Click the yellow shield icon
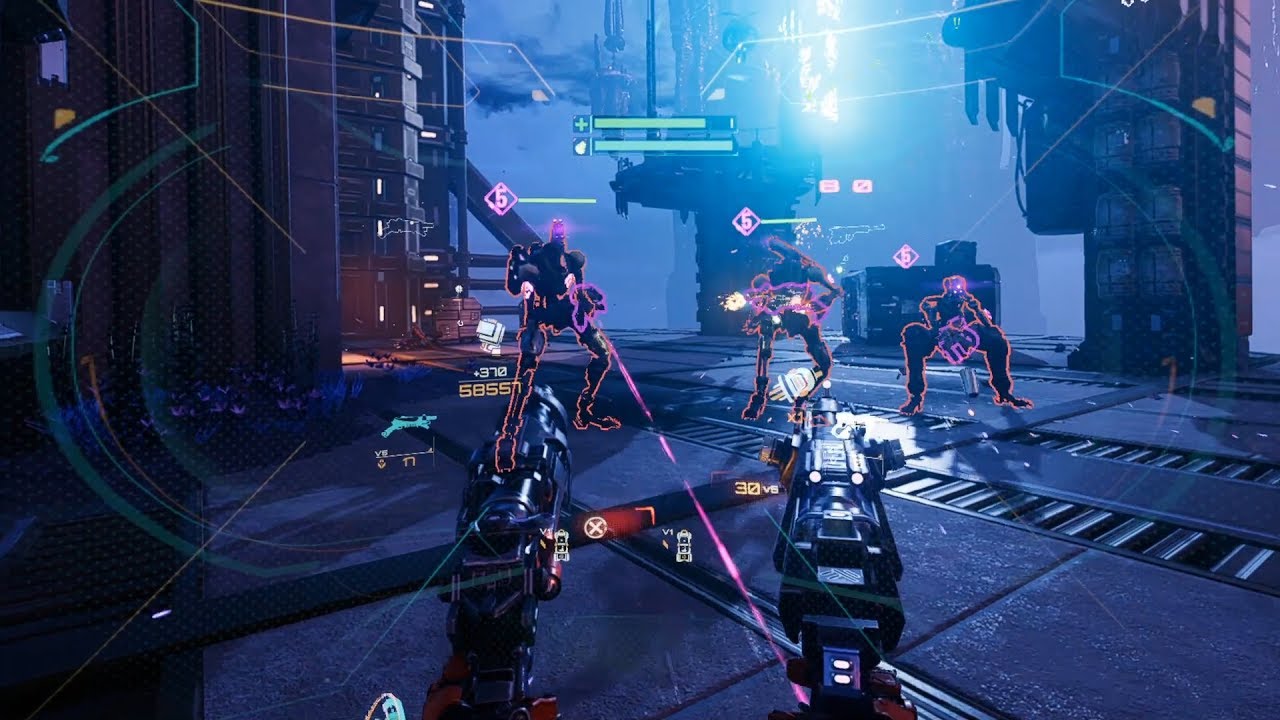Screen dimensions: 1280x720 pos(581,146)
